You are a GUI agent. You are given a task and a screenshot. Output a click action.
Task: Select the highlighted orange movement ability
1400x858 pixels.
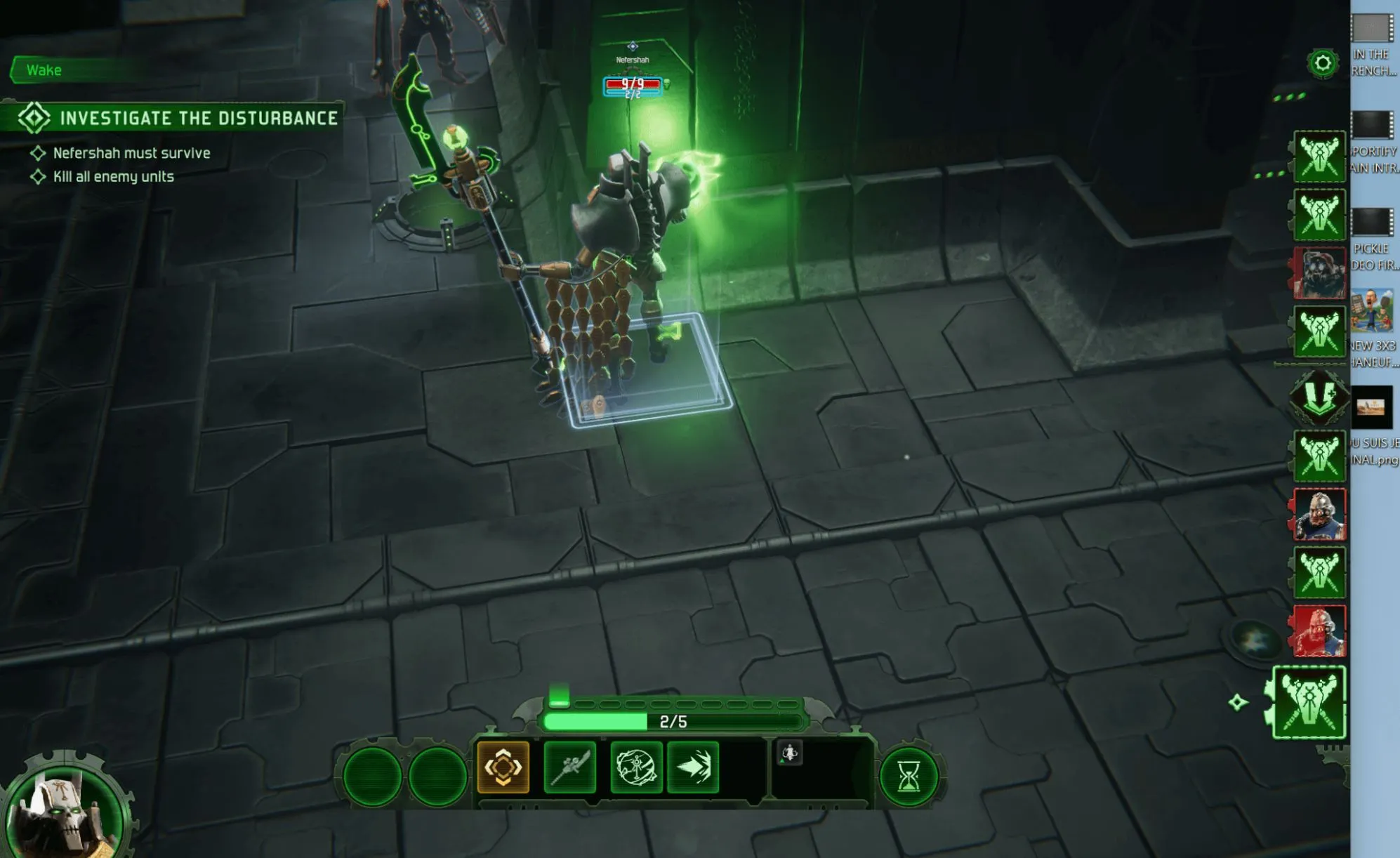point(503,767)
